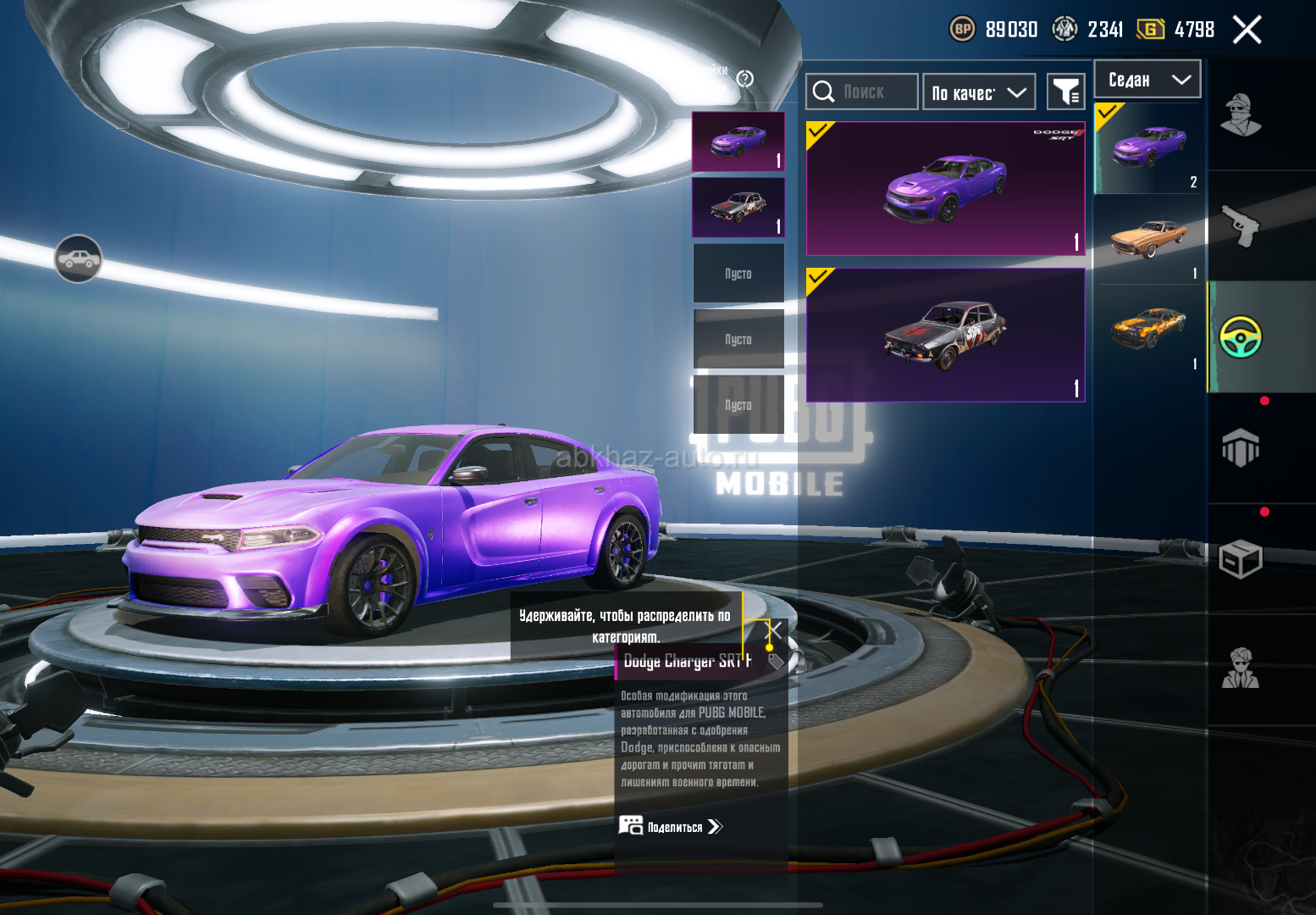
Task: Choose the orange muscle car in side list
Action: 1148,239
